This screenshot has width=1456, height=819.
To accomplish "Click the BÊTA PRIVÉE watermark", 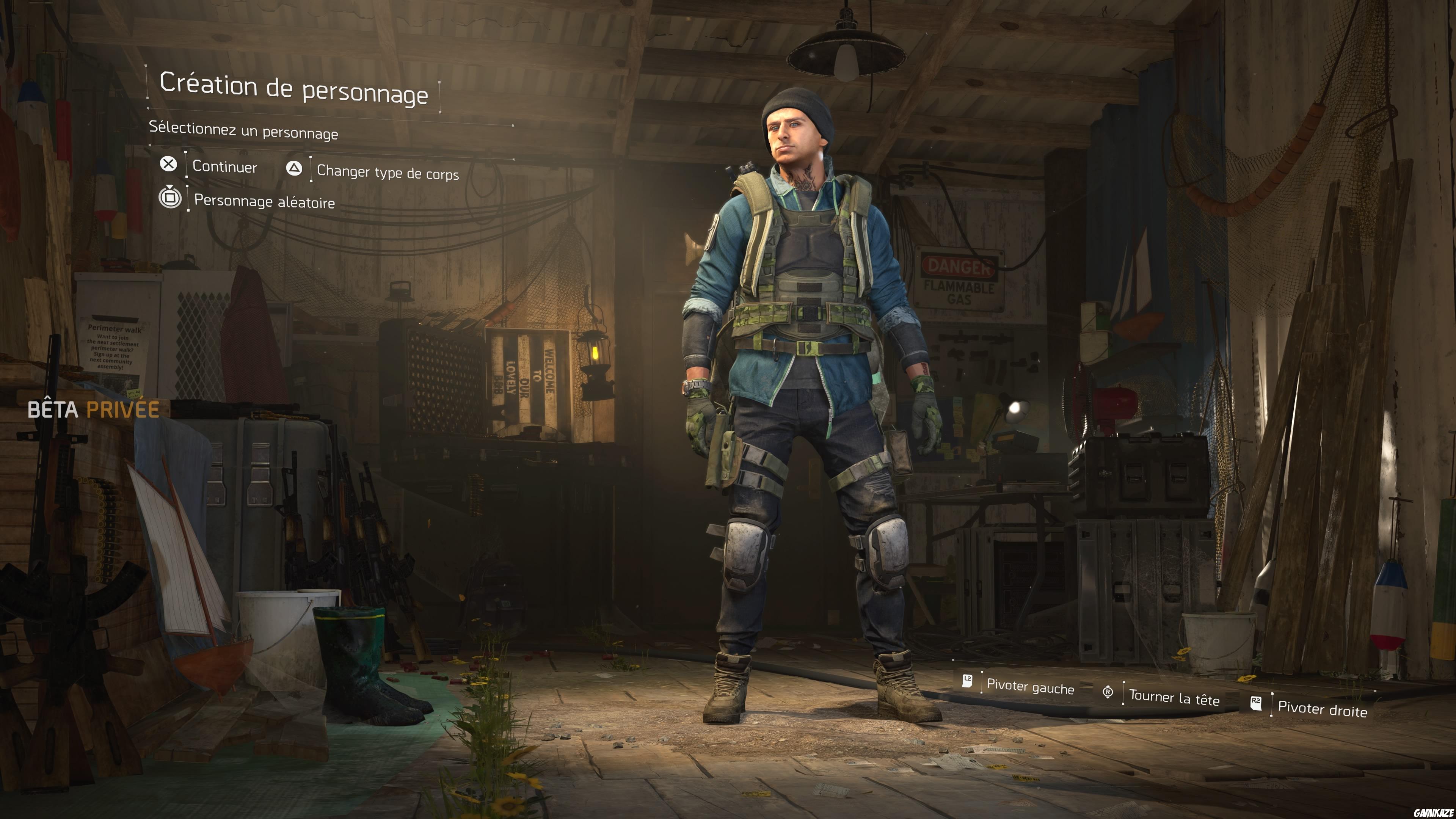I will tap(94, 411).
